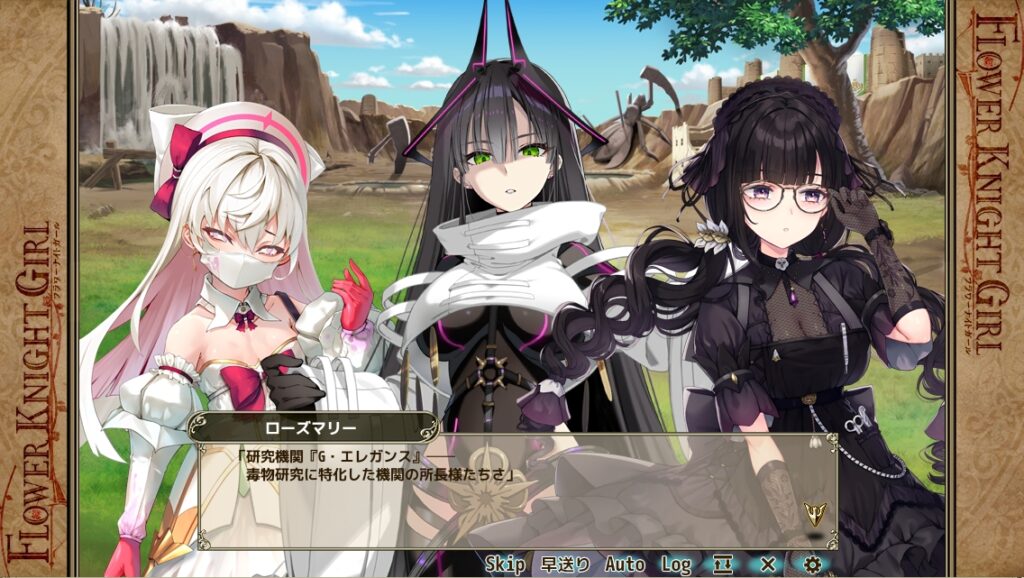Open settings via the gear icon

point(812,565)
